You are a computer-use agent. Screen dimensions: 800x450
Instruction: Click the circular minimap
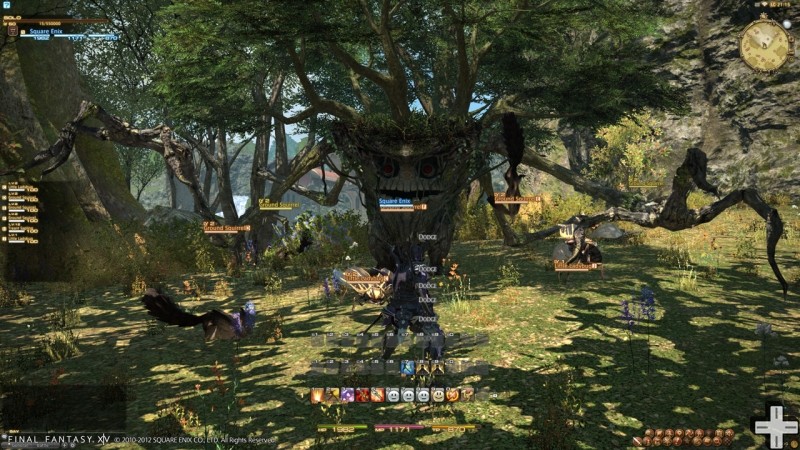pyautogui.click(x=763, y=46)
